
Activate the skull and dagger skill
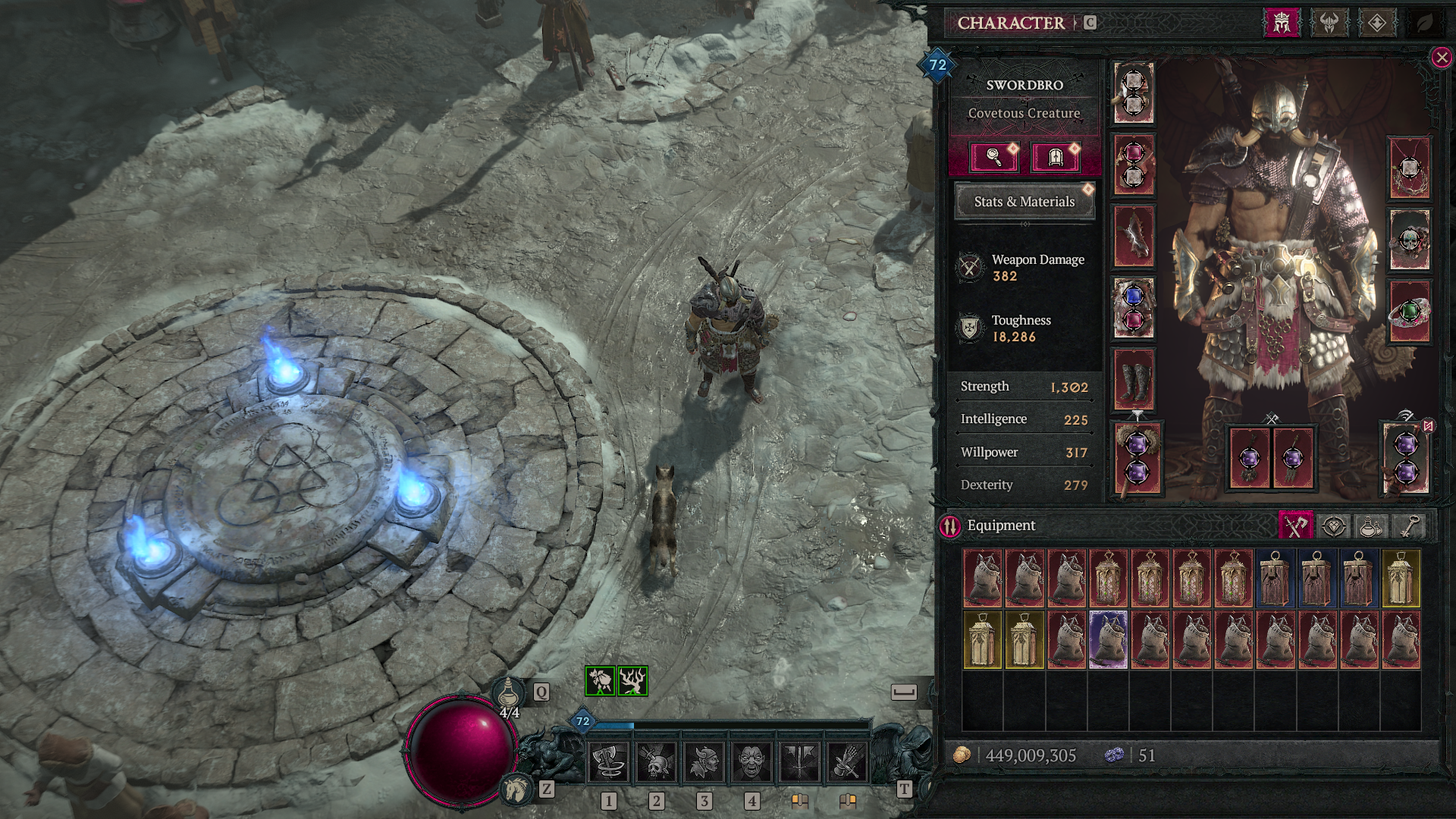tap(656, 761)
